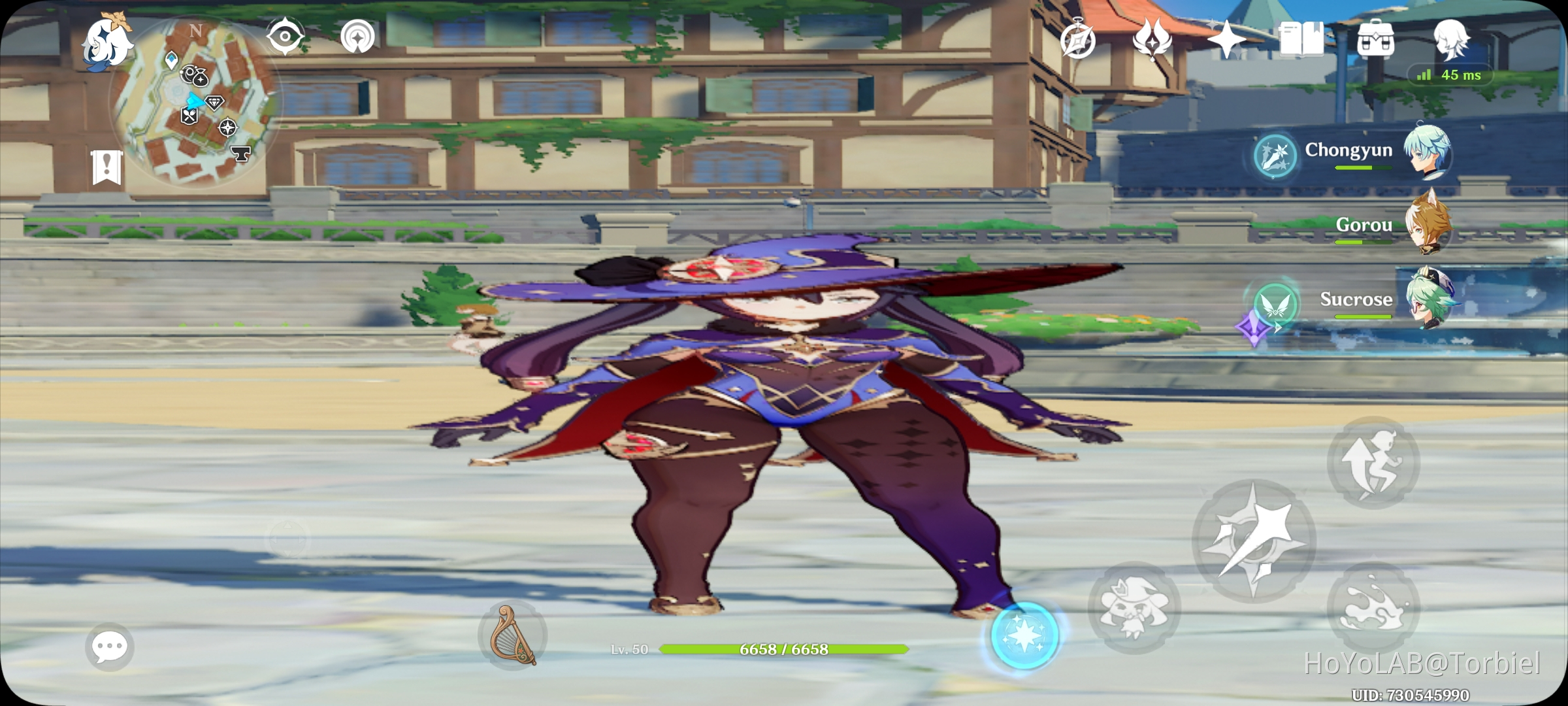
Task: Open the Character screen icon
Action: click(x=1452, y=39)
